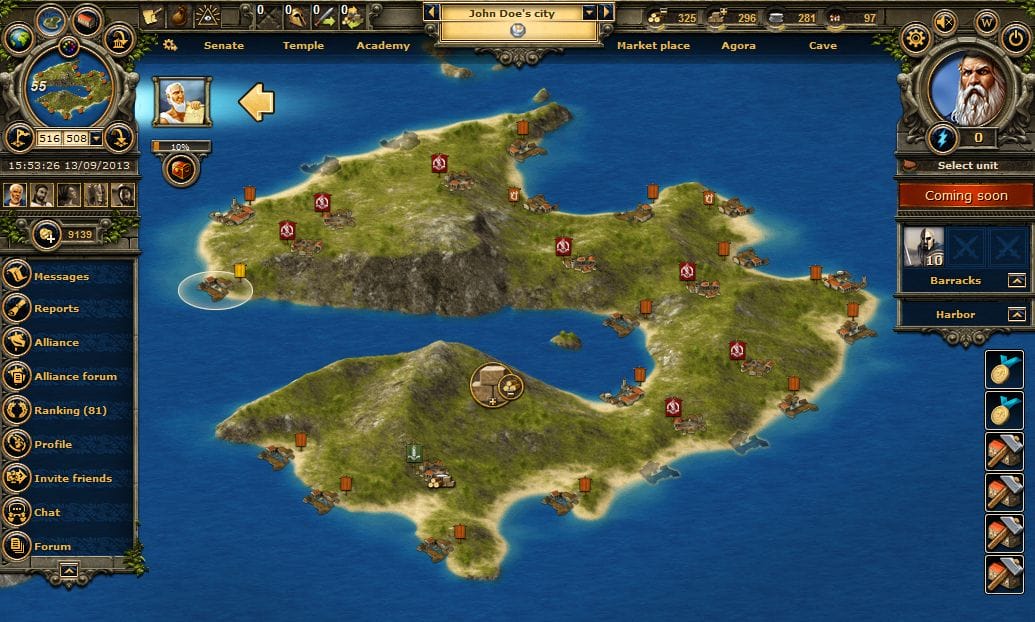Log out with the power button
Screen dimensions: 1035x622
(1014, 39)
